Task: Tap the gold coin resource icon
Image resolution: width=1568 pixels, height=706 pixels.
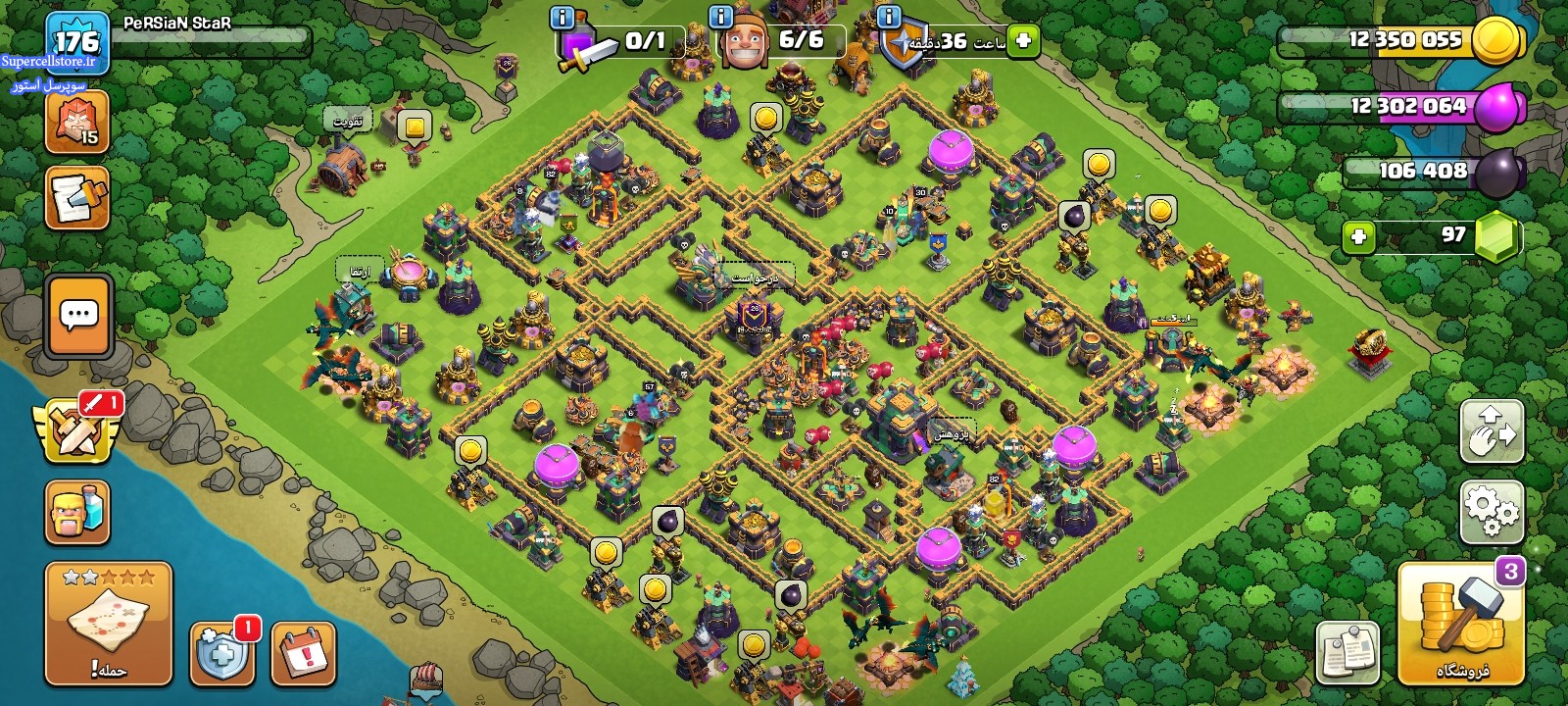Action: click(1496, 41)
